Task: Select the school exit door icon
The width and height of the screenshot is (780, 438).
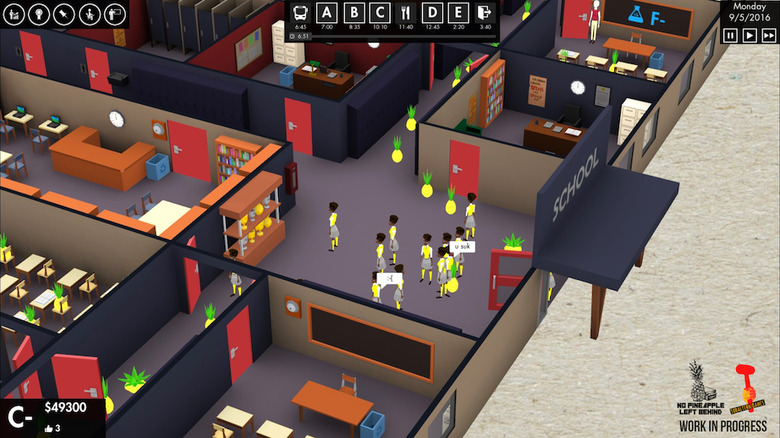Action: point(485,14)
